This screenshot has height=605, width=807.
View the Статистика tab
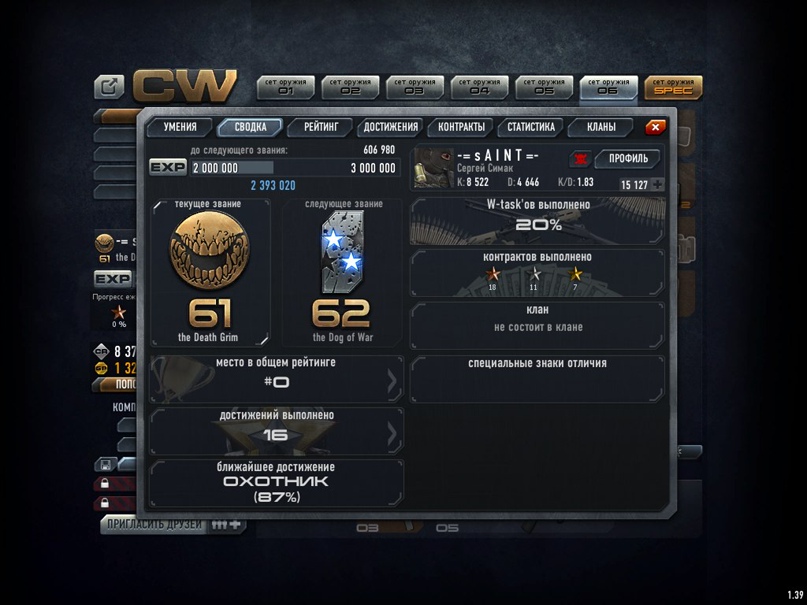pyautogui.click(x=531, y=128)
